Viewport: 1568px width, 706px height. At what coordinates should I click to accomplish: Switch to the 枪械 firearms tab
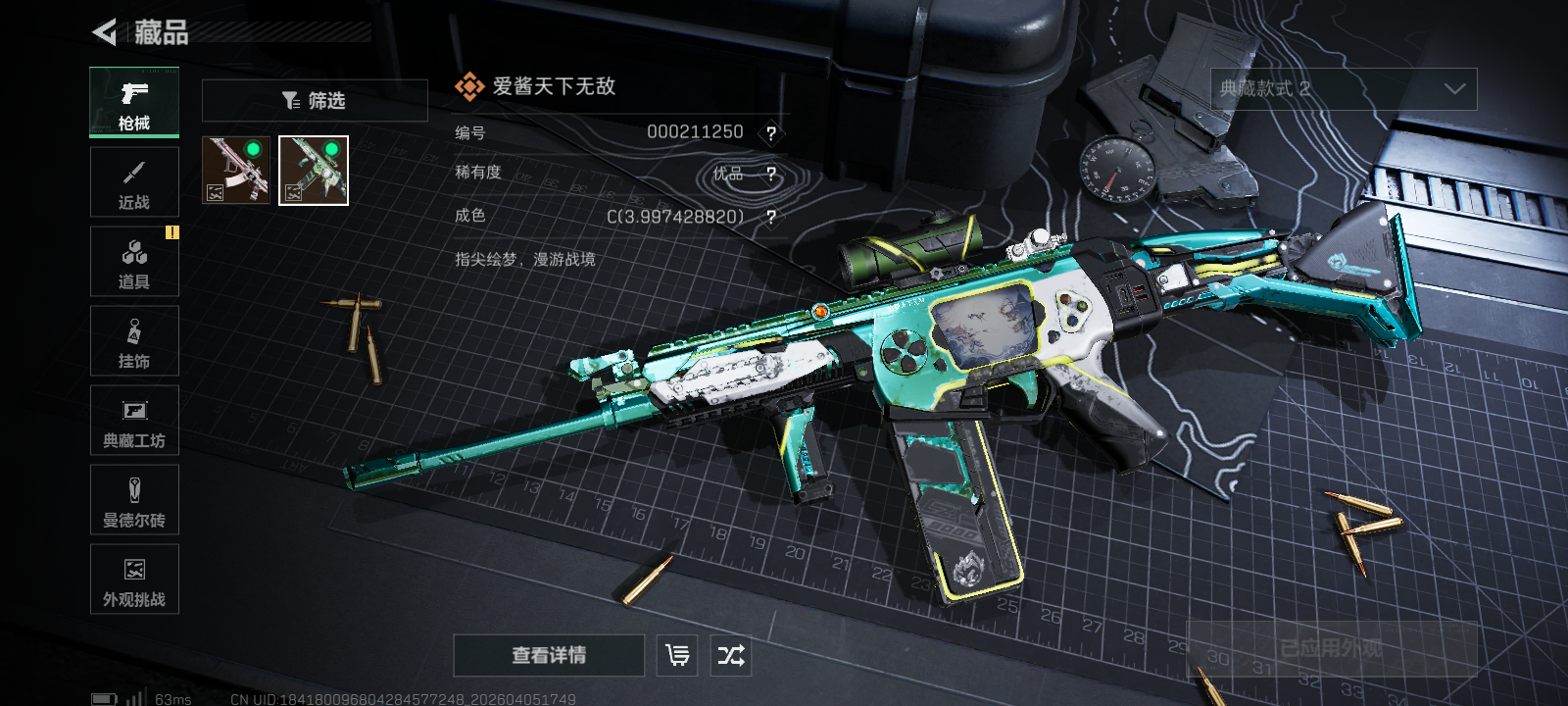pos(134,103)
